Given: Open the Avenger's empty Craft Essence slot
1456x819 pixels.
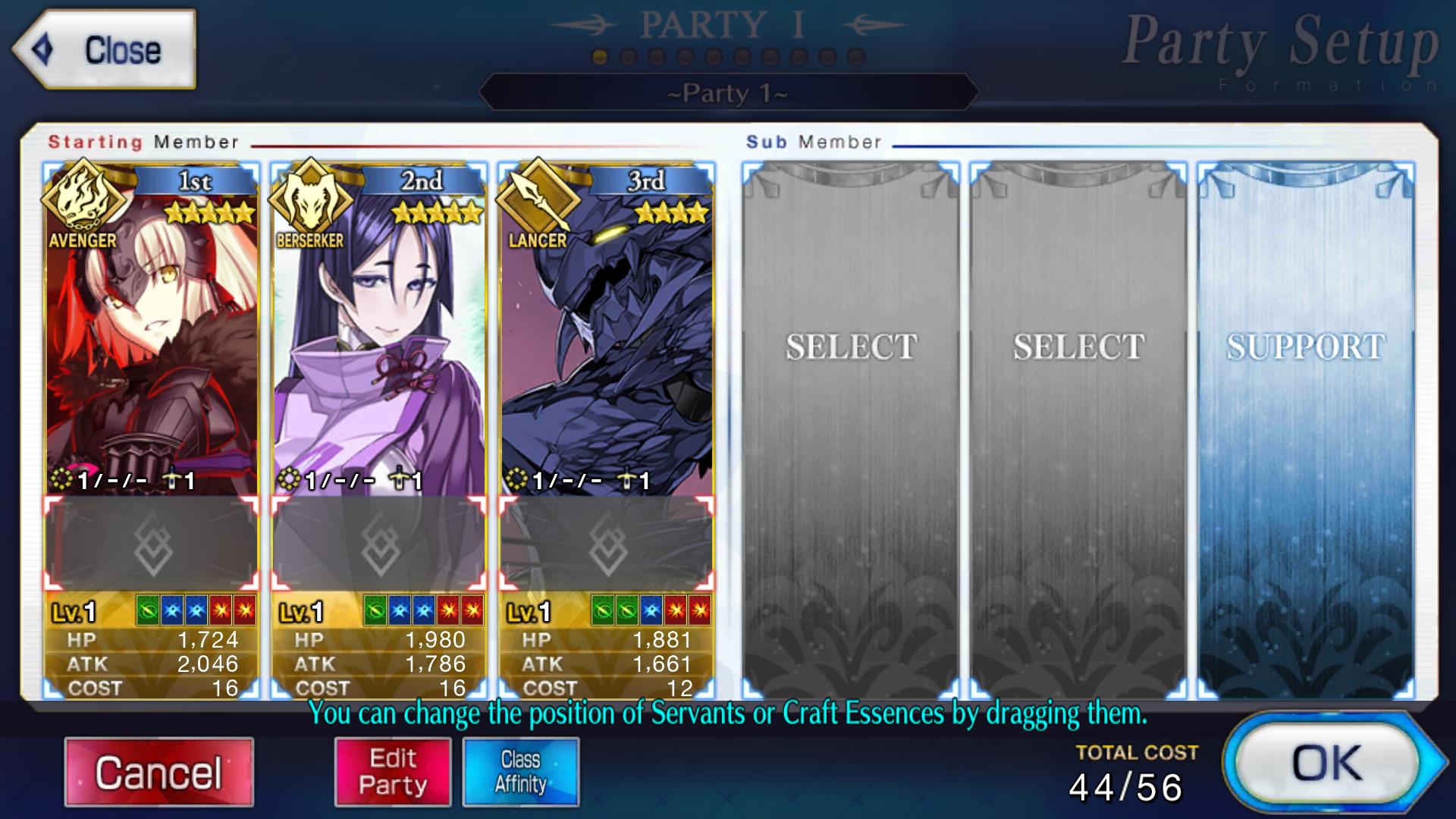Looking at the screenshot, I should tap(152, 544).
